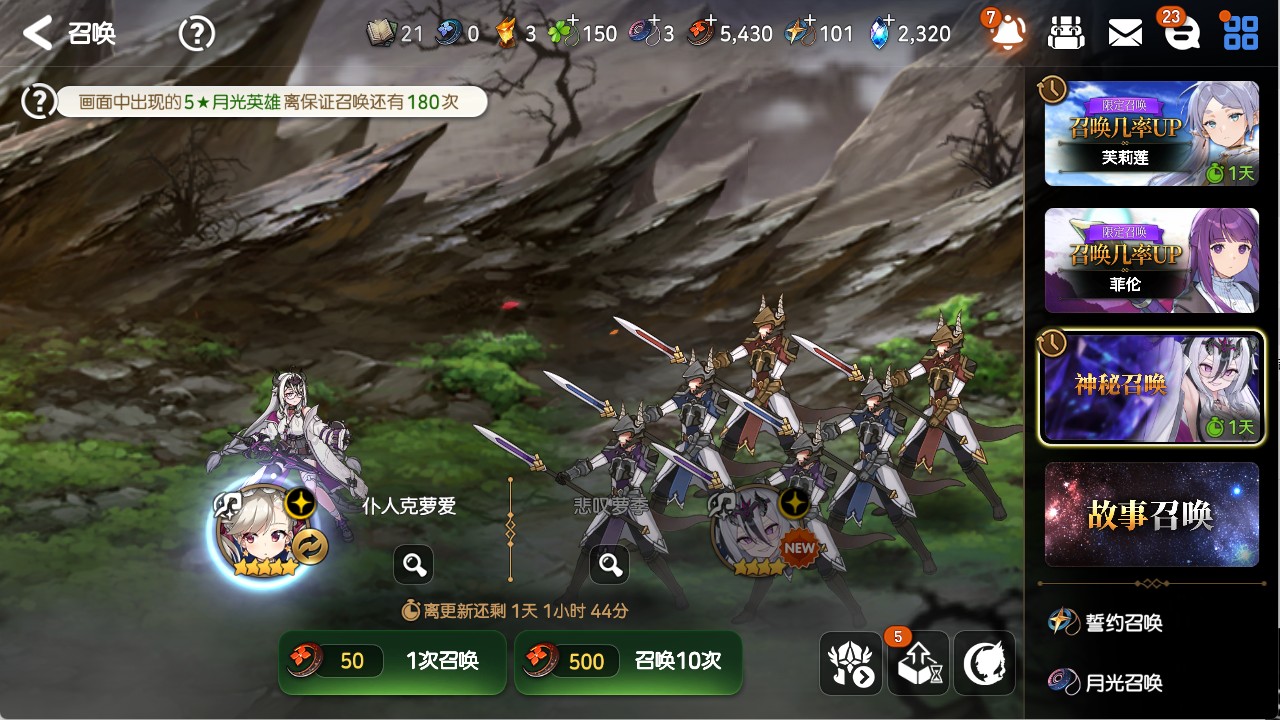
Task: Open the mailbox envelope icon
Action: [x=1125, y=33]
